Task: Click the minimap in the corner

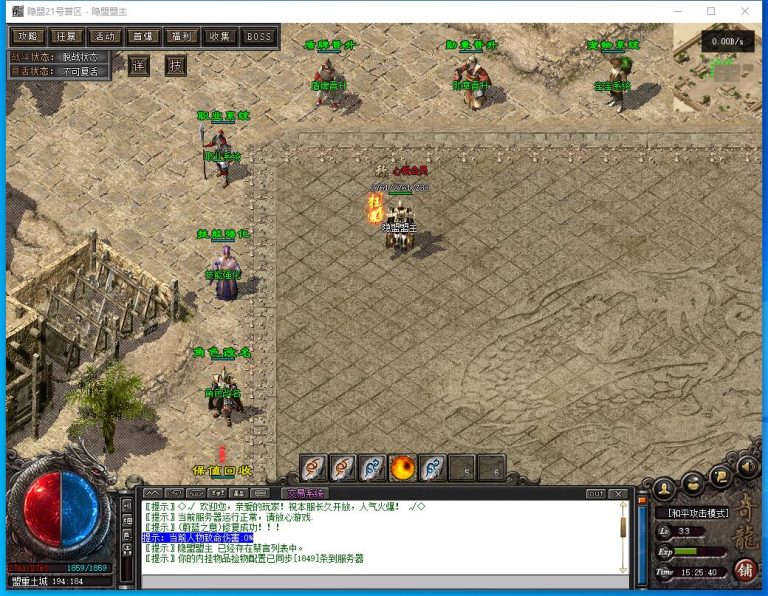Action: tap(718, 55)
